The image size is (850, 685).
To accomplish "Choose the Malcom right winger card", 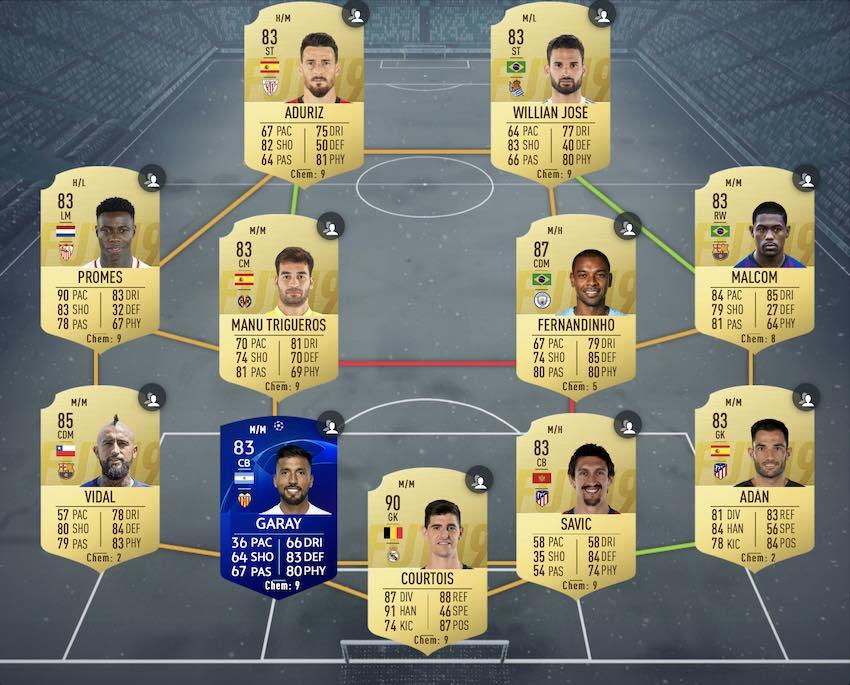I will click(753, 262).
